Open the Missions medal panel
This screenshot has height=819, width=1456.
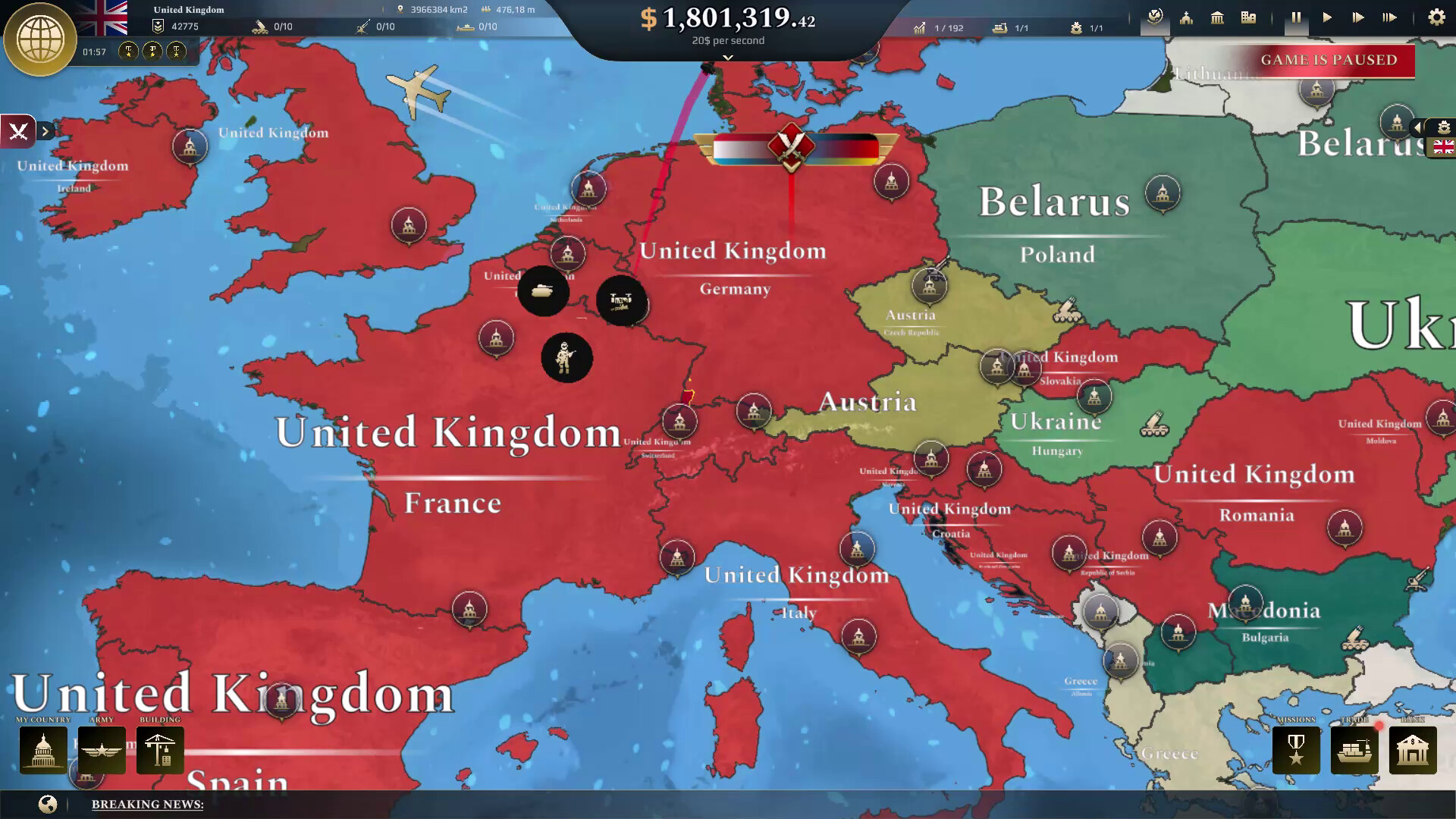[1296, 751]
